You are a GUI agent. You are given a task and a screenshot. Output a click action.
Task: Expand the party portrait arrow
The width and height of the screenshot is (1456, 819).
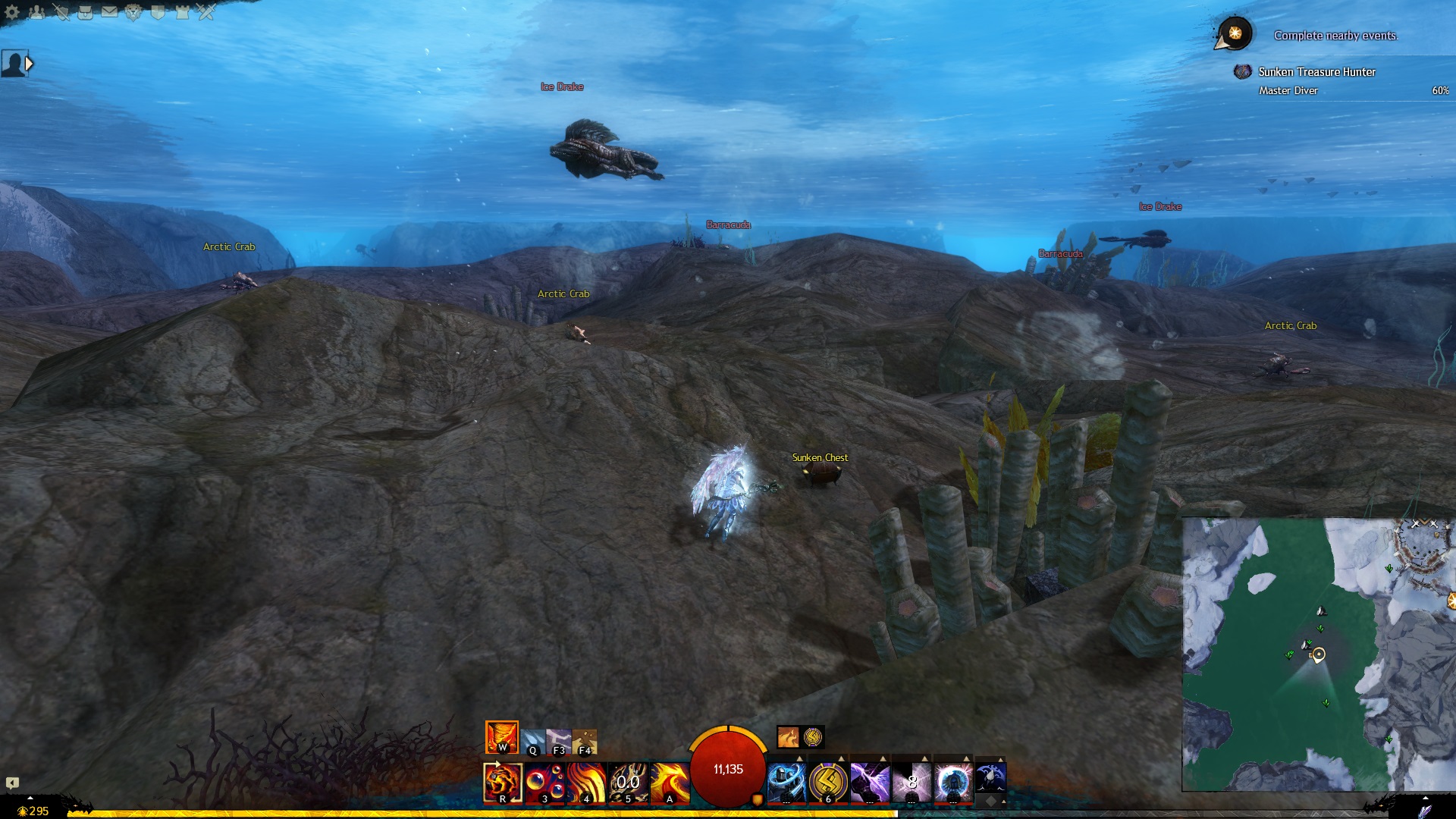(x=30, y=64)
